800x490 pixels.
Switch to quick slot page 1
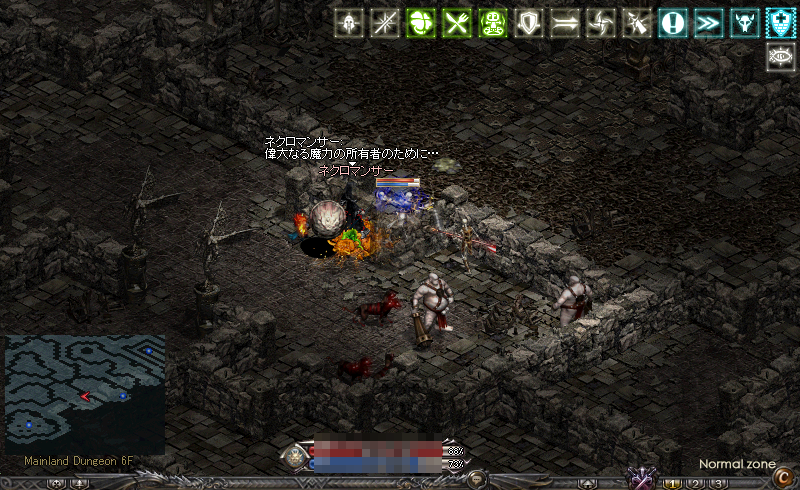point(674,483)
